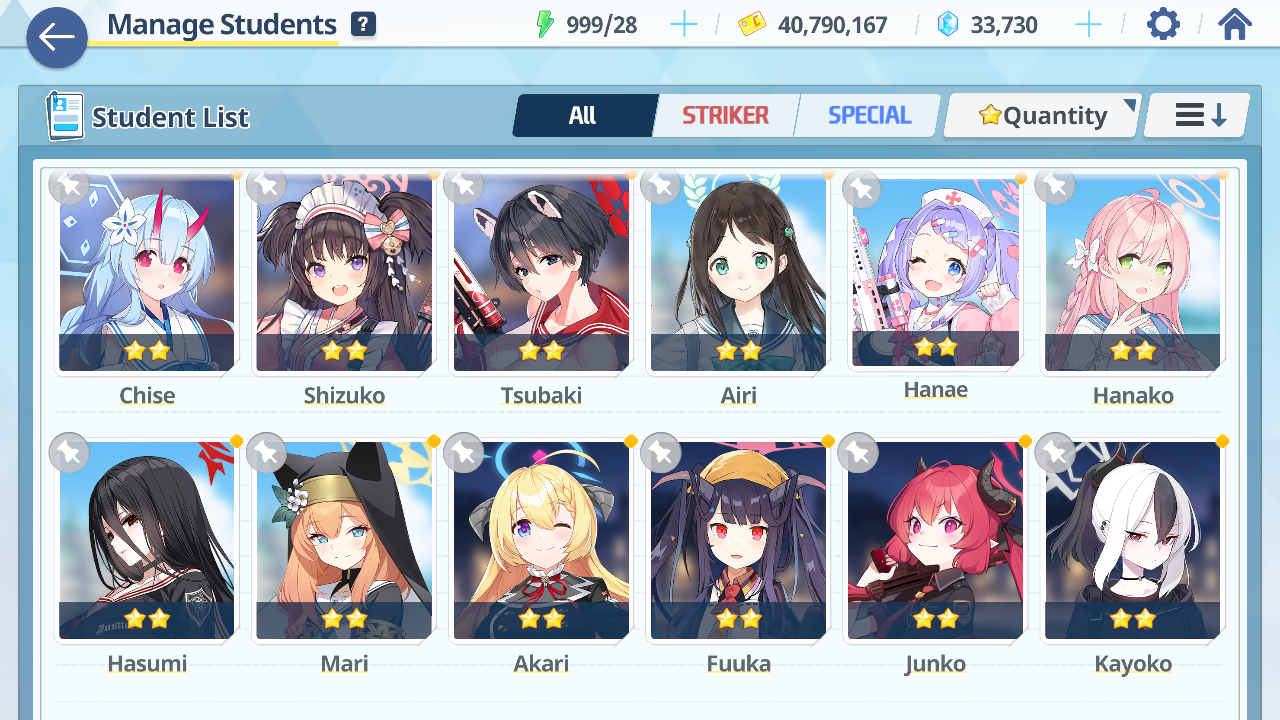Return to the home lobby
The width and height of the screenshot is (1280, 720).
(x=1235, y=24)
